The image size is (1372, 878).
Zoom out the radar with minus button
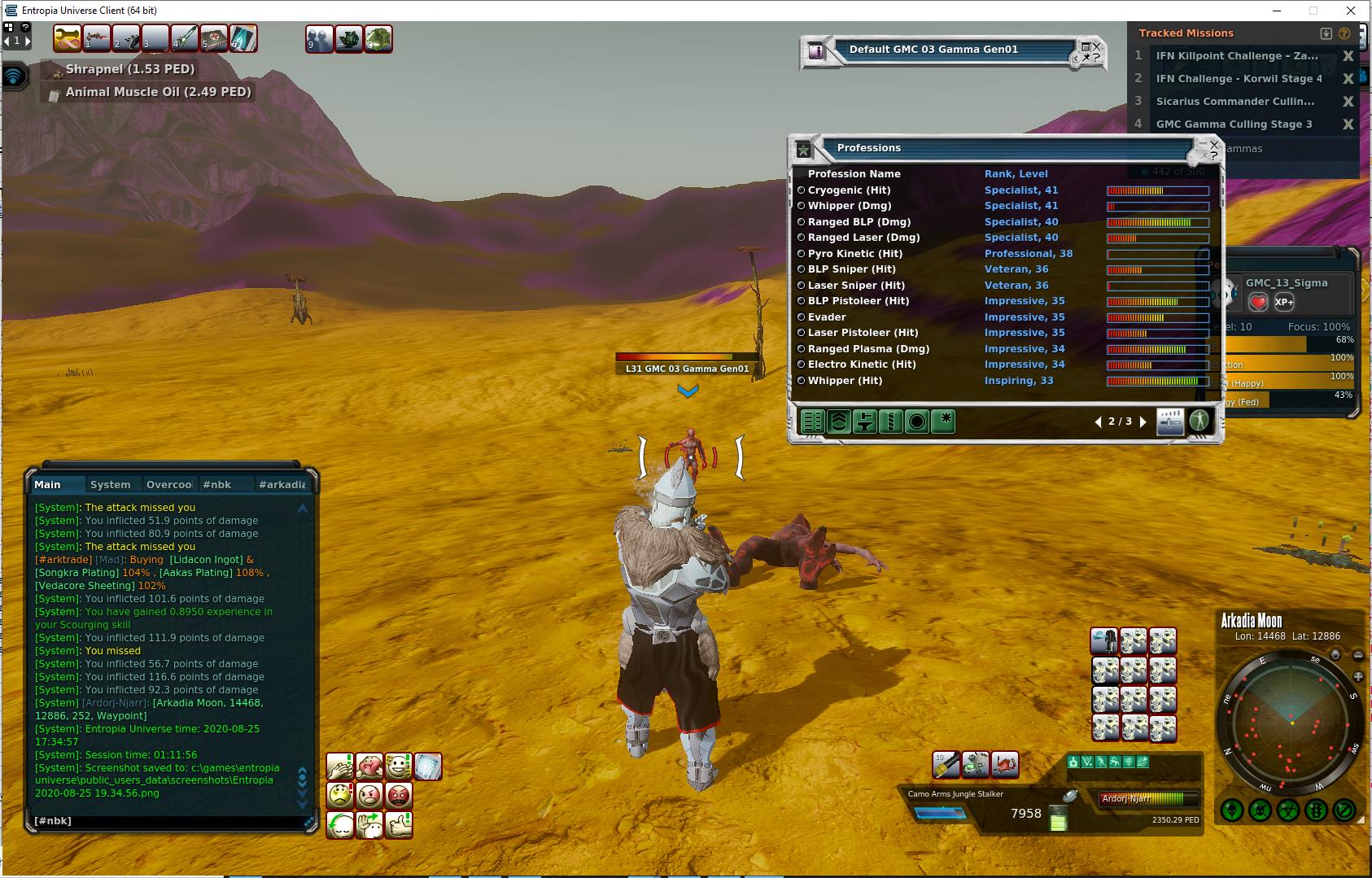(1357, 655)
